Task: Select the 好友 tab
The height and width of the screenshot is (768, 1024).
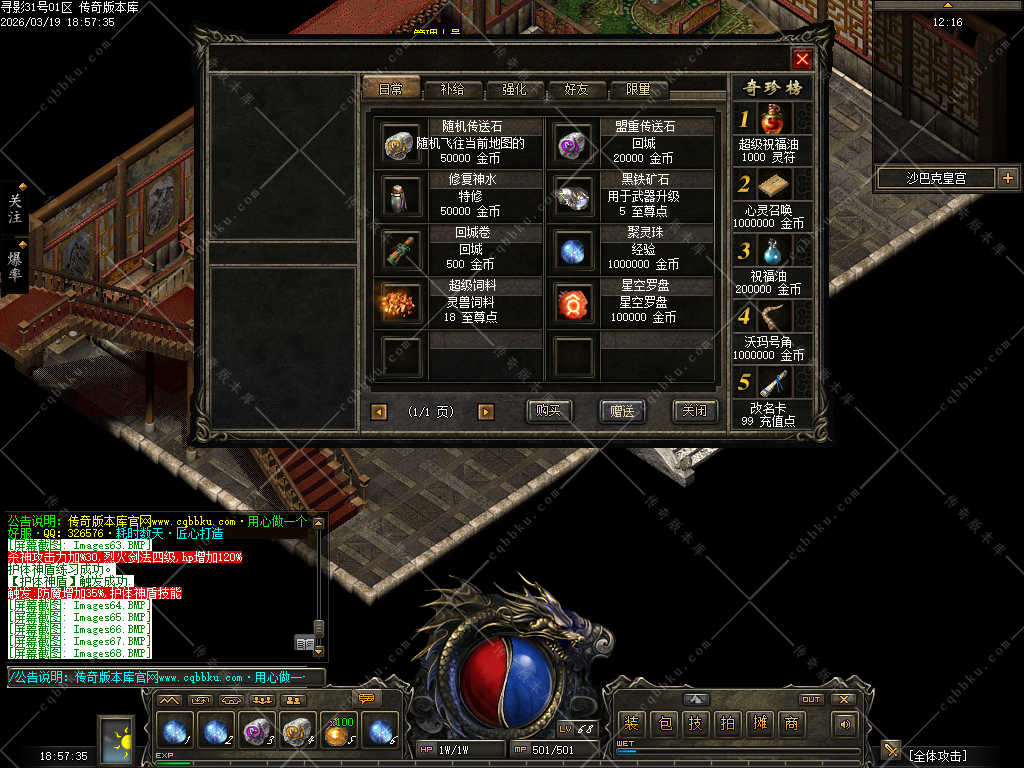Action: pyautogui.click(x=577, y=89)
